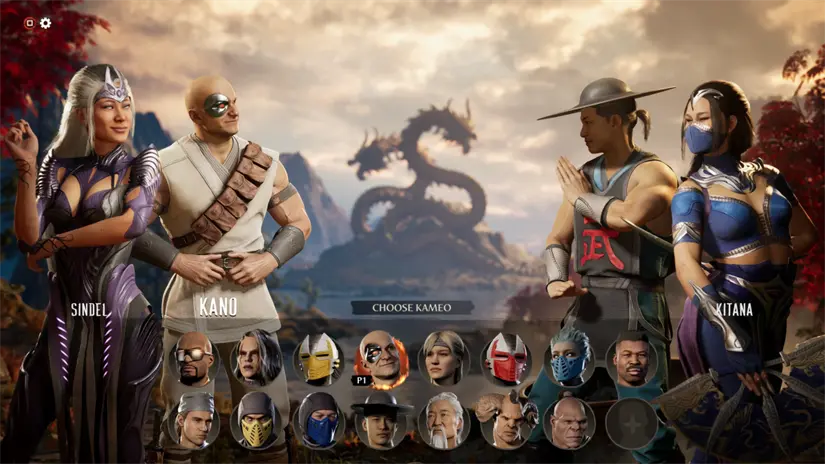Image resolution: width=825 pixels, height=464 pixels.
Task: Select the Darrius kameo portrait
Action: [x=631, y=359]
